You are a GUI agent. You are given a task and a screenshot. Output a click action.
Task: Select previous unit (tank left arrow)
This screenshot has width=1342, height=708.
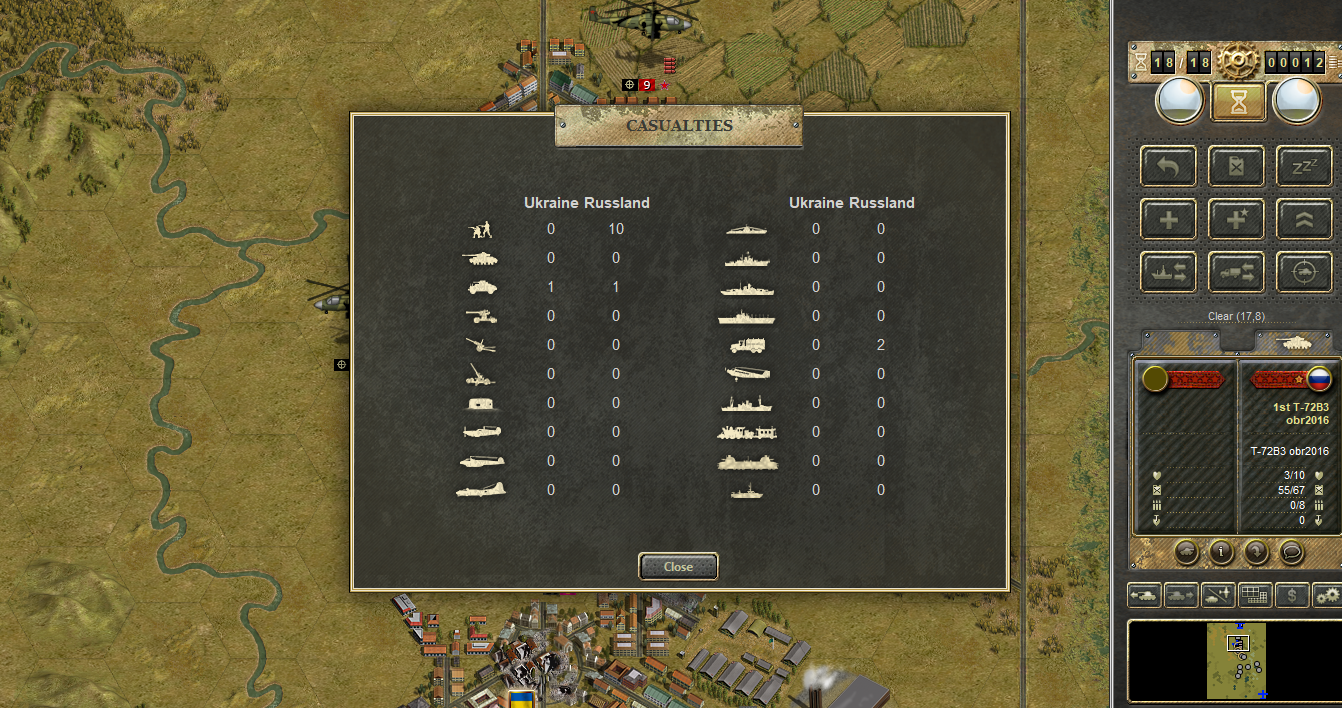pyautogui.click(x=1145, y=595)
